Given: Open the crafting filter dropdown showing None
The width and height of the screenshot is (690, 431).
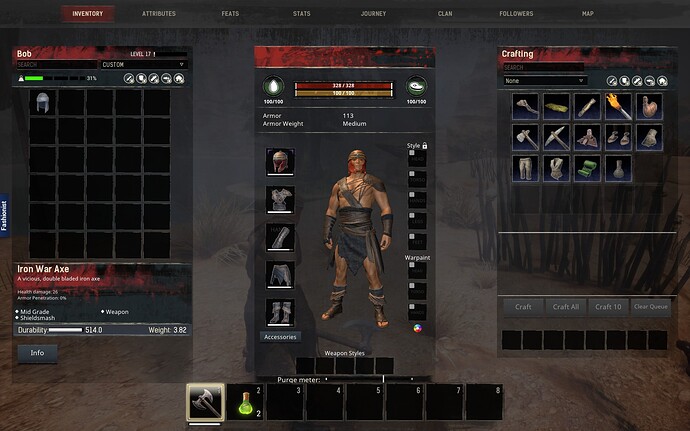Looking at the screenshot, I should tap(544, 80).
